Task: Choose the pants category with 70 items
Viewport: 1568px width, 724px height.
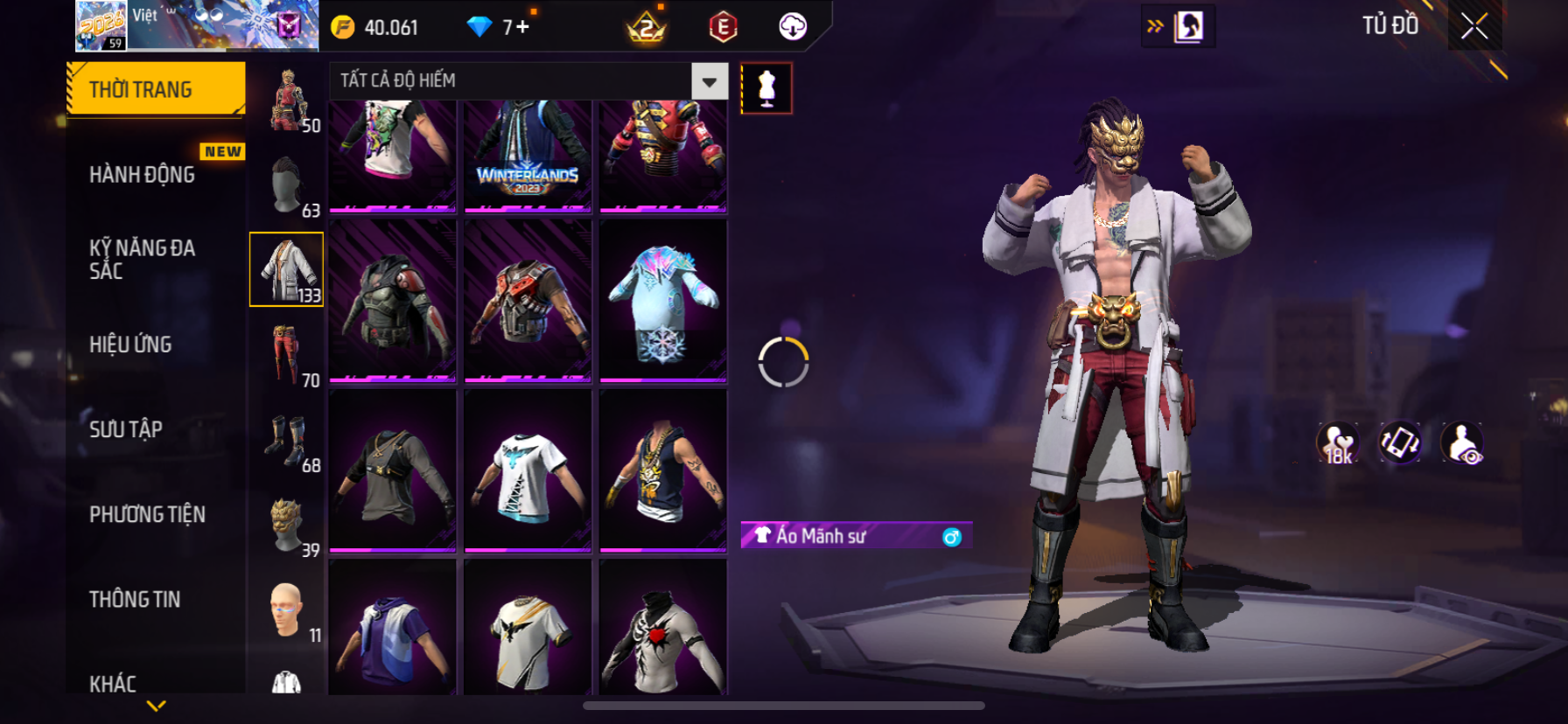Action: tap(287, 355)
